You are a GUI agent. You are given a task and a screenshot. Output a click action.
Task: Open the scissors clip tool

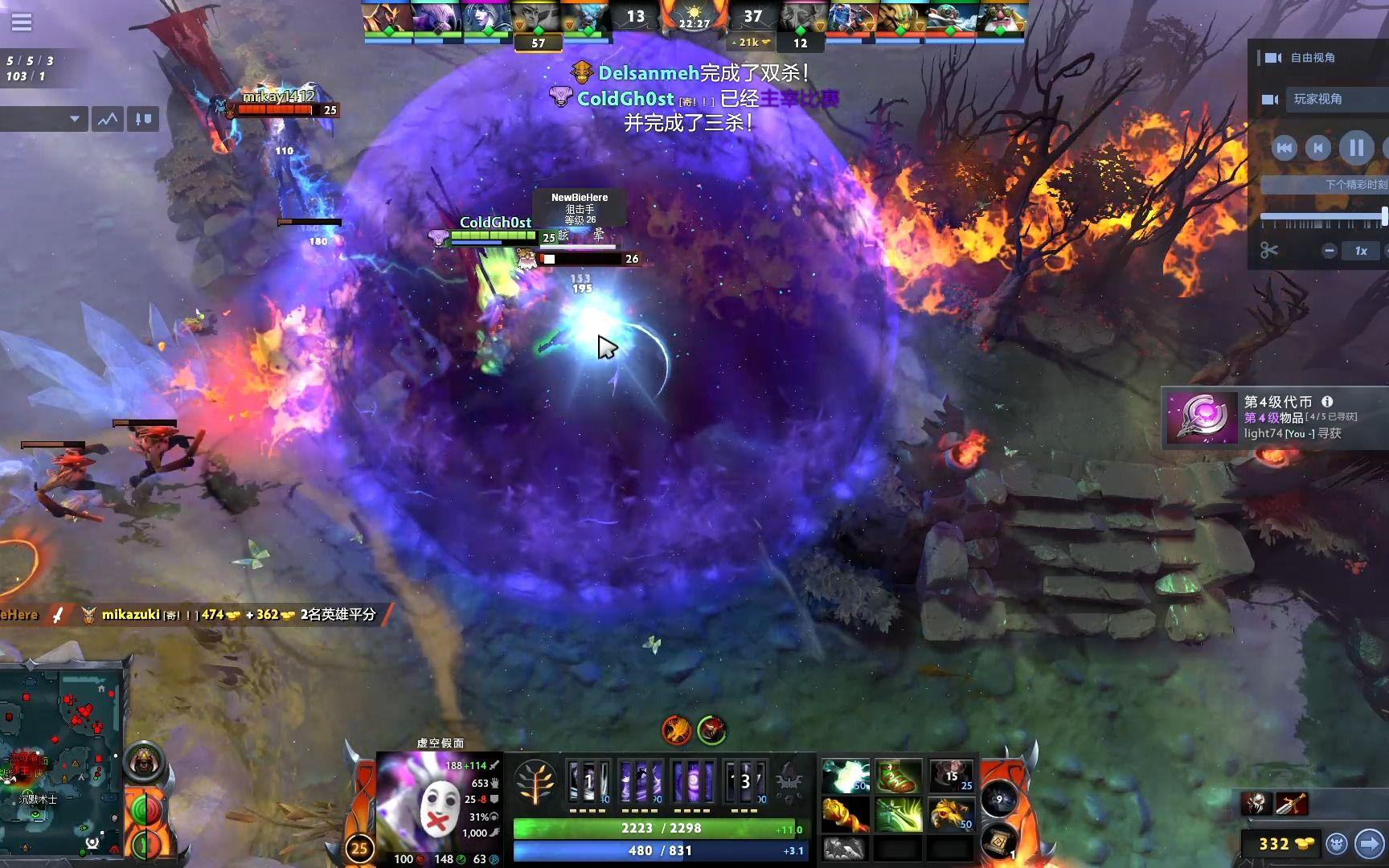point(1269,251)
